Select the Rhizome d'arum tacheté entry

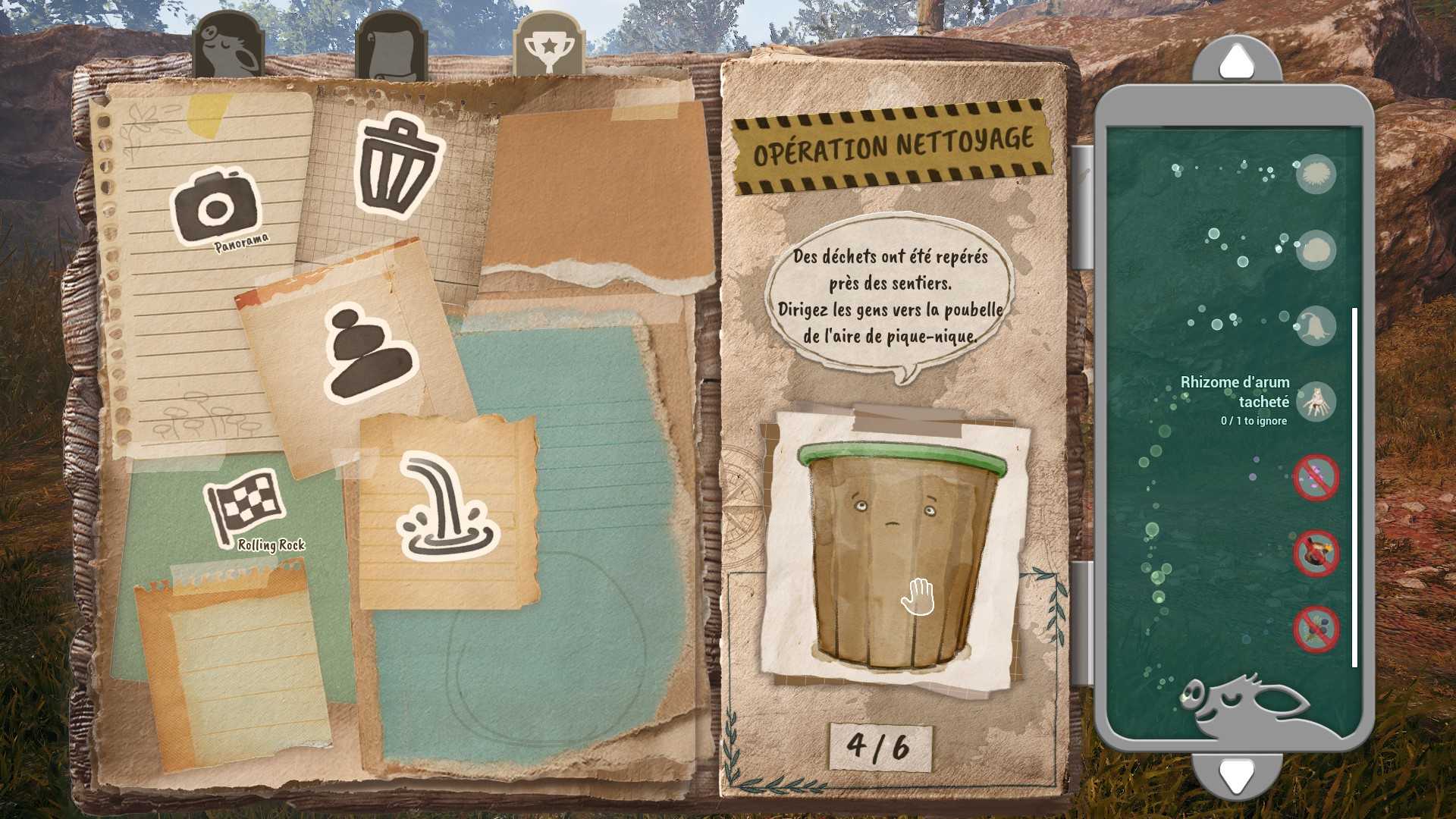coord(1316,401)
